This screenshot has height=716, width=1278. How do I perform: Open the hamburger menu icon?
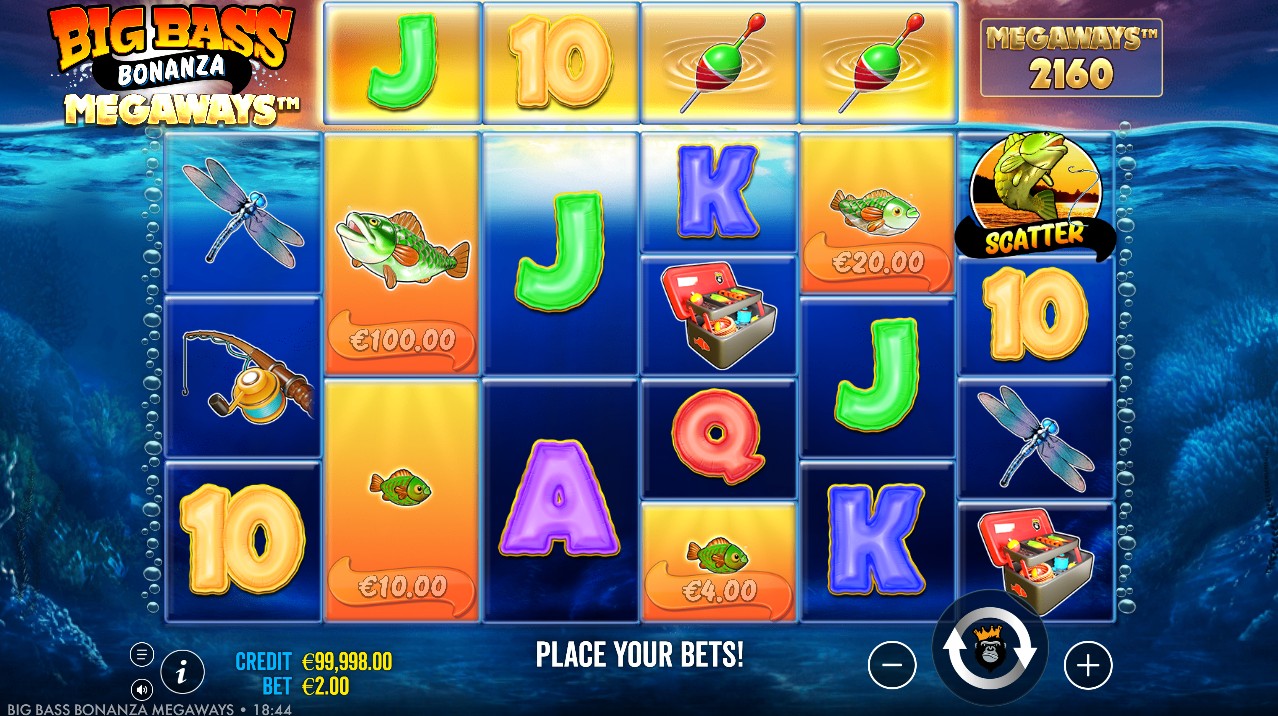click(x=142, y=655)
